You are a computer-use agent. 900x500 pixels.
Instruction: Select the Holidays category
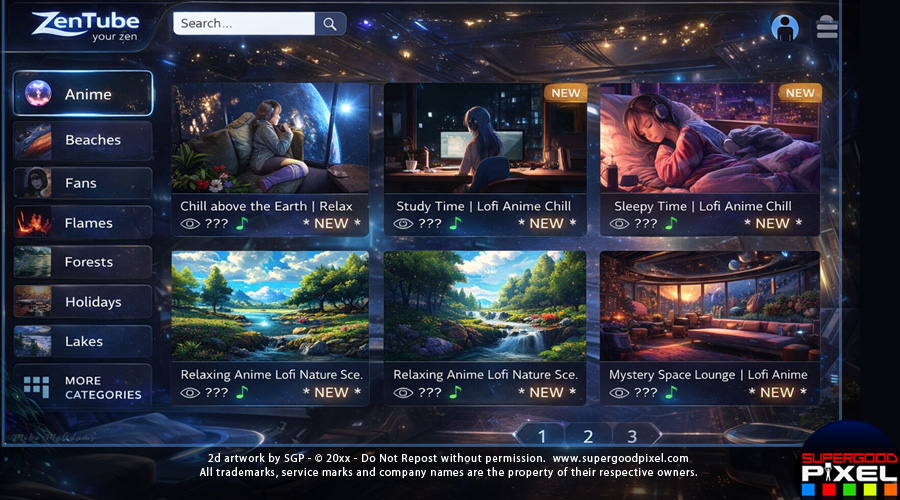click(x=83, y=302)
